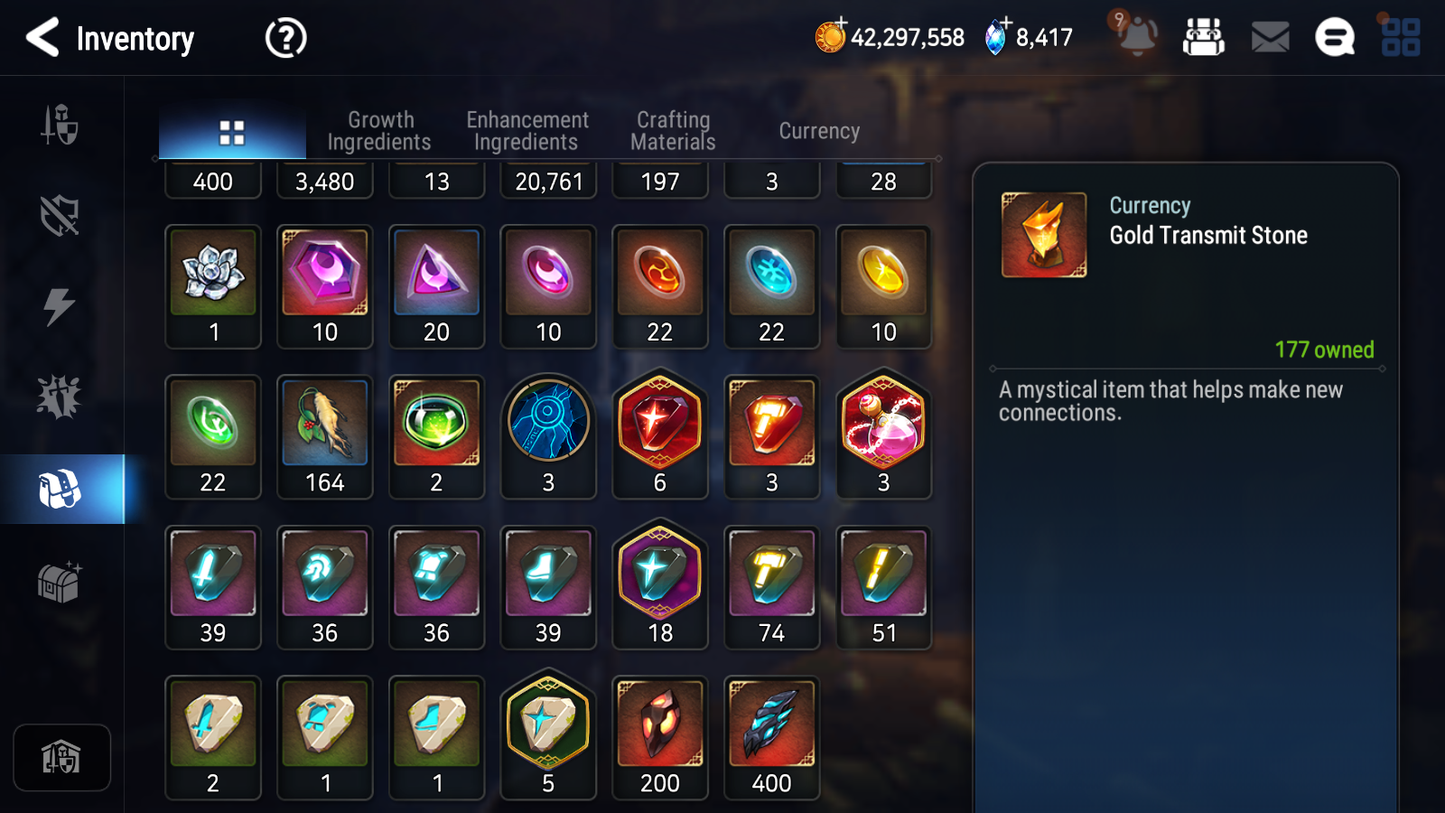The image size is (1445, 813).
Task: Open the Inventory help popup
Action: click(x=285, y=38)
